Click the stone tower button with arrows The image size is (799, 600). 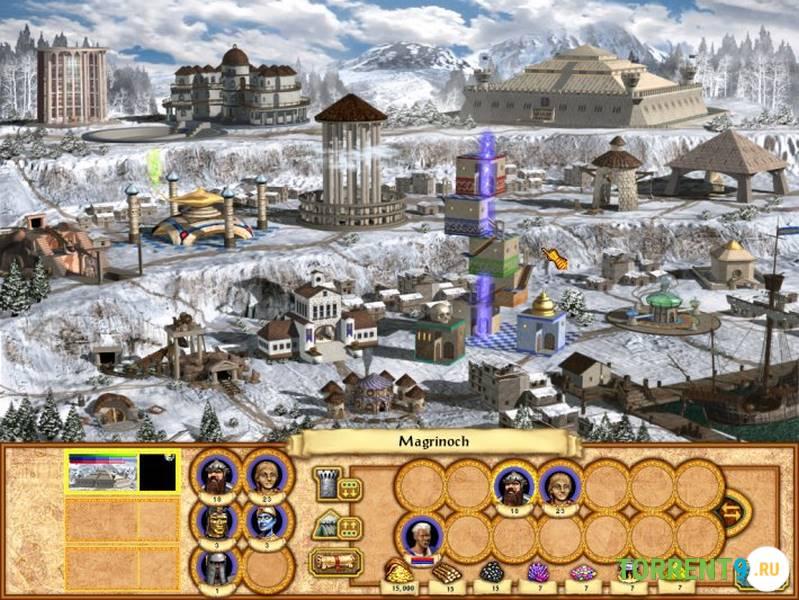tap(336, 485)
